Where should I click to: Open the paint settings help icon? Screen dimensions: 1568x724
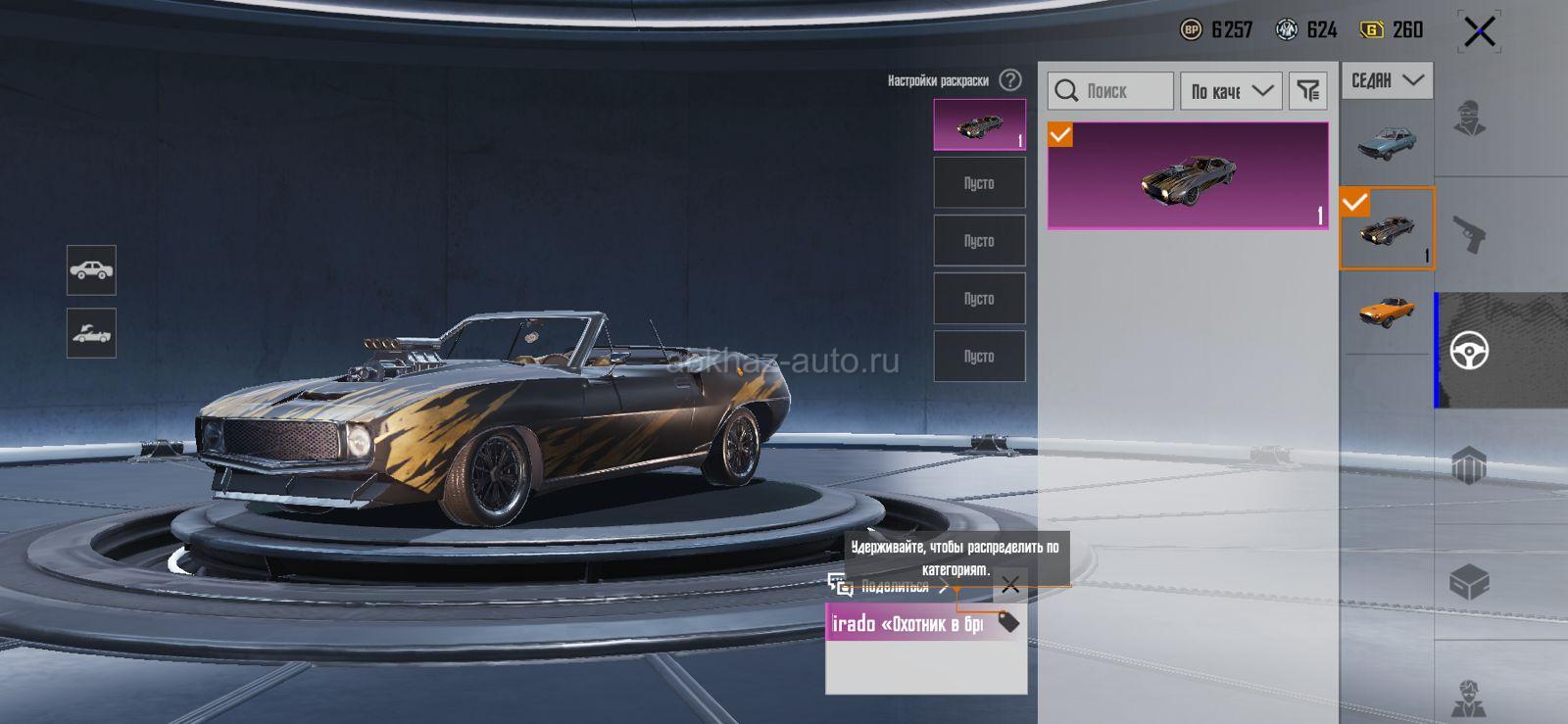tap(1010, 80)
